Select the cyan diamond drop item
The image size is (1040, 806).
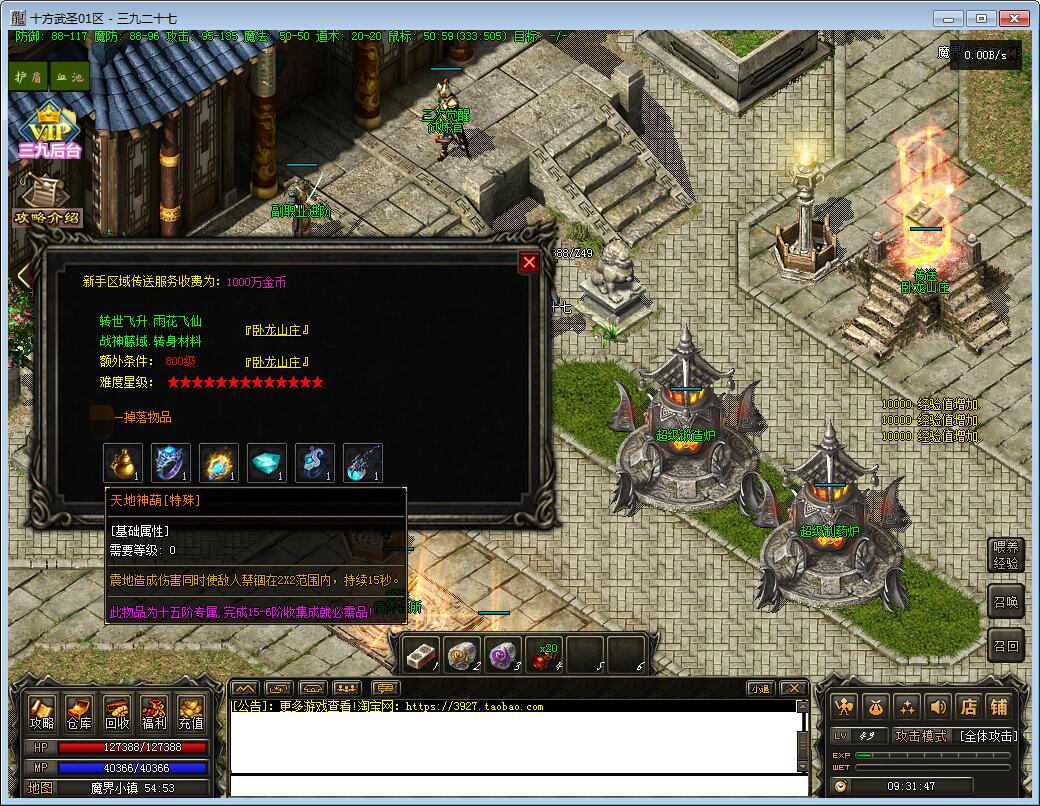pyautogui.click(x=266, y=463)
